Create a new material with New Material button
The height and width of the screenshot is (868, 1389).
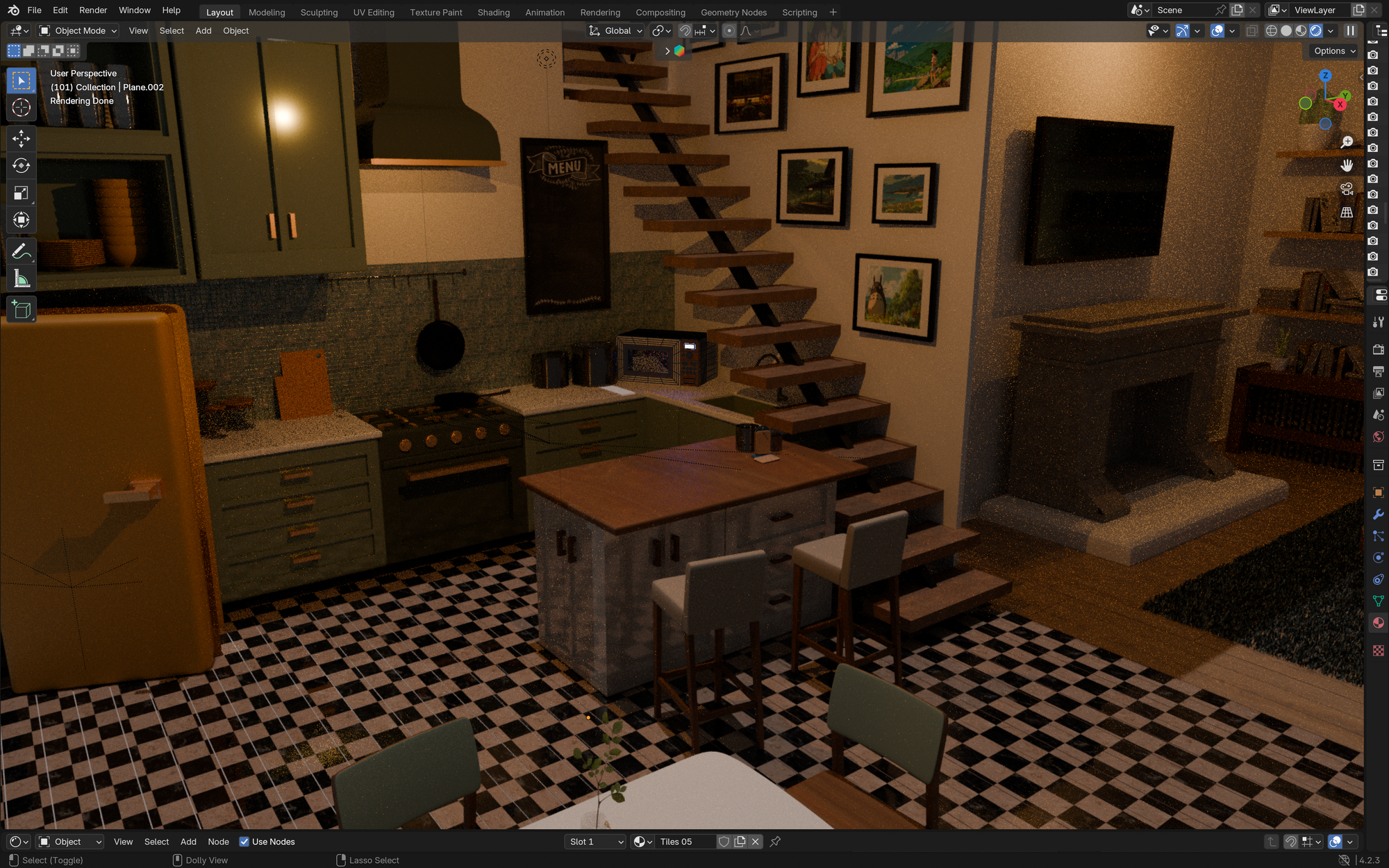740,842
